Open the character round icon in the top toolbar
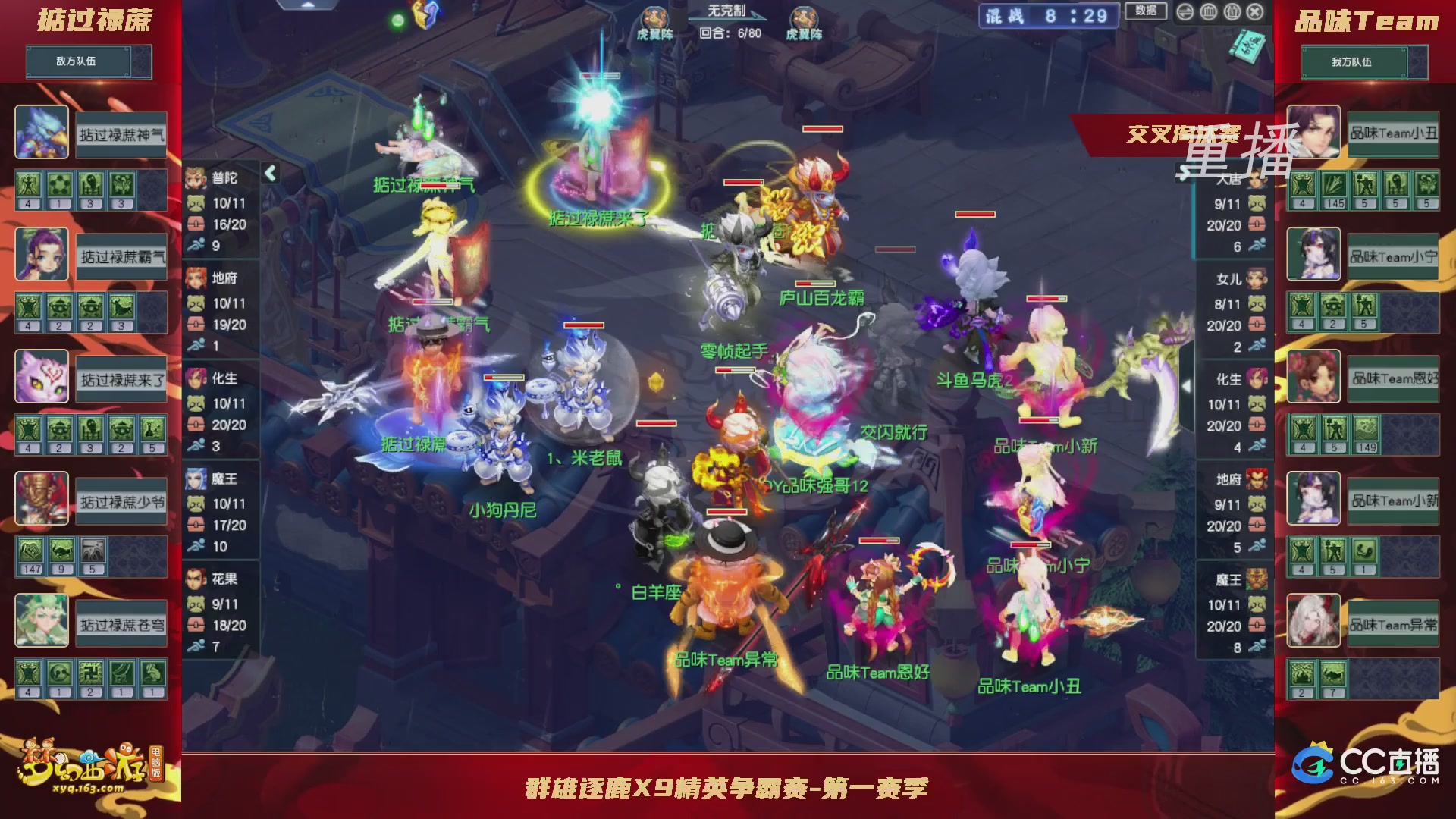1456x819 pixels. 1234,12
